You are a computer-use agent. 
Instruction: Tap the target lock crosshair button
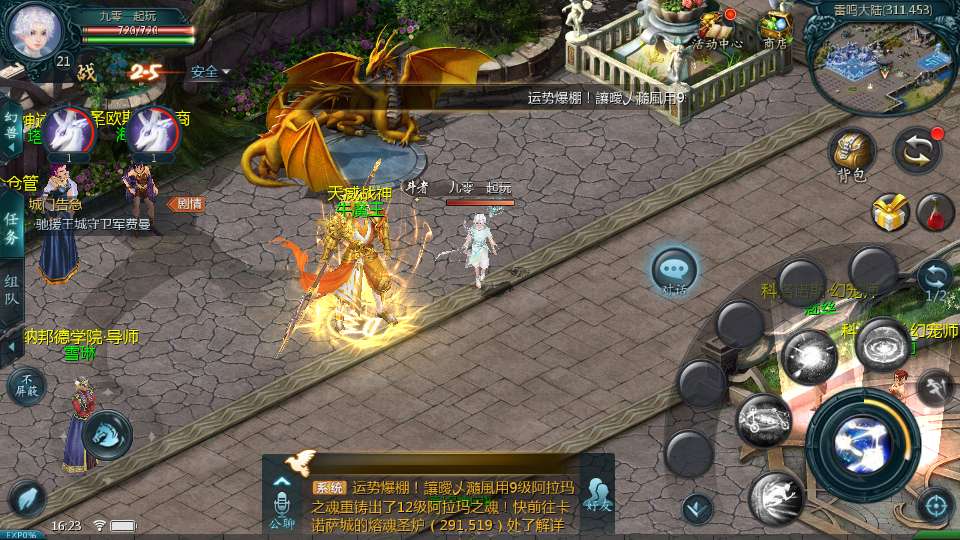[935, 505]
